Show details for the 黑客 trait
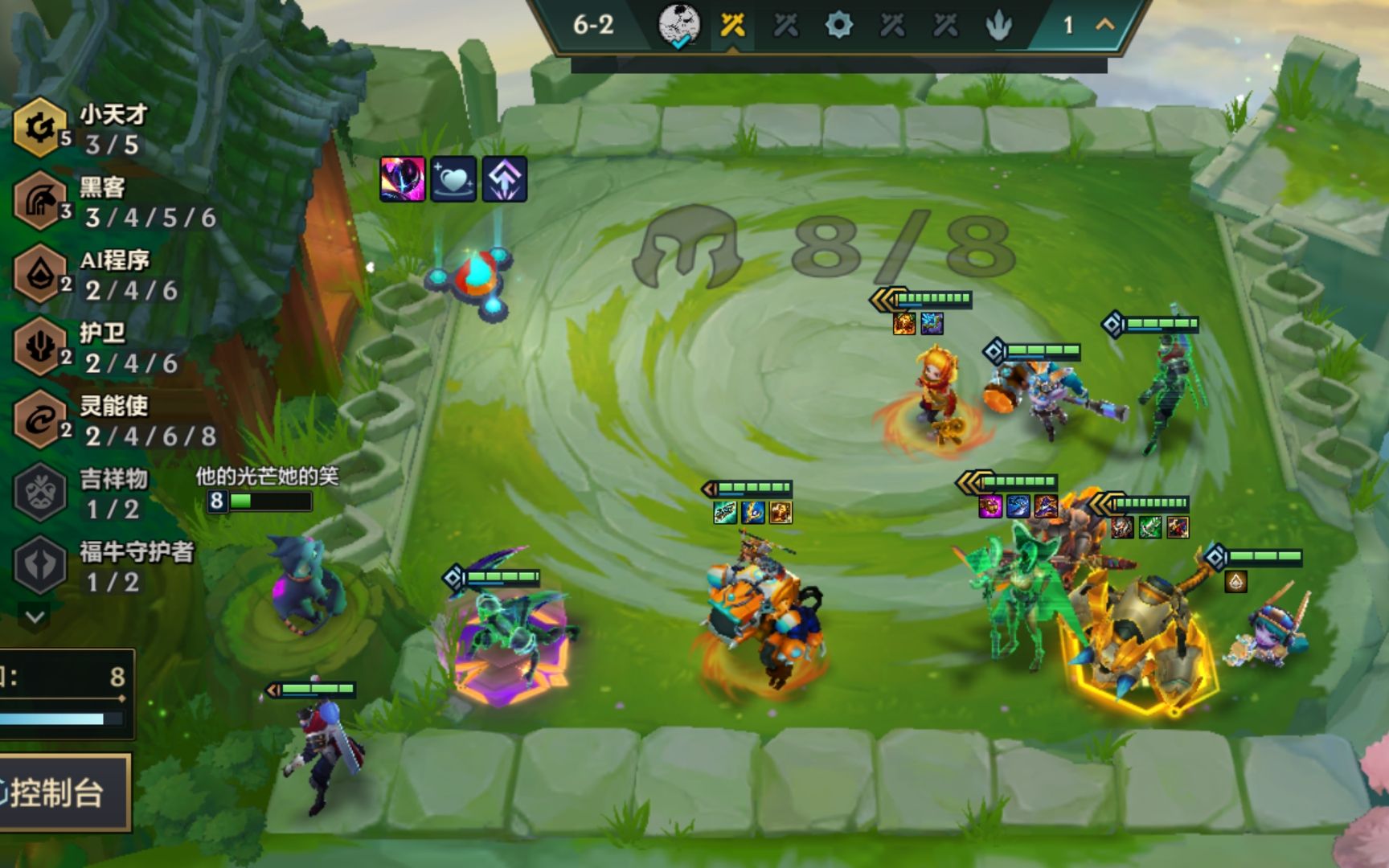 coord(80,202)
